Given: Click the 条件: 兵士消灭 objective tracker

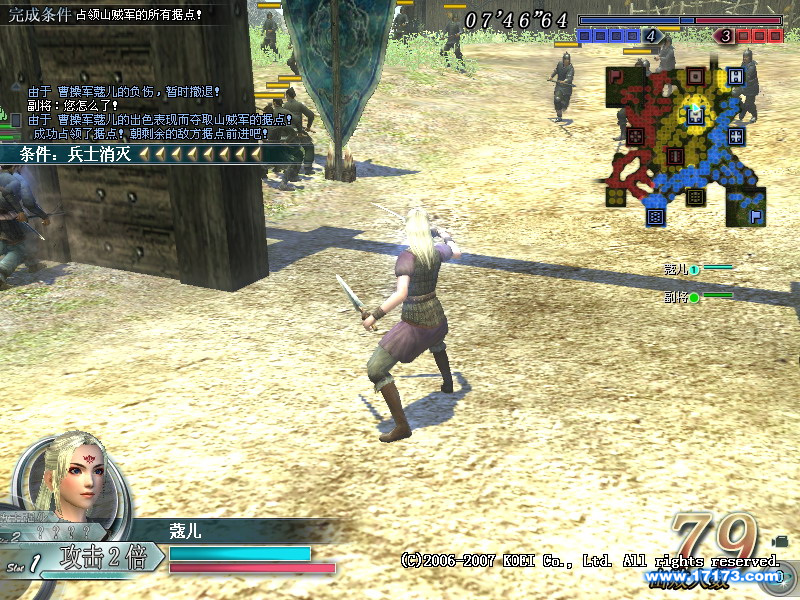Looking at the screenshot, I should click(x=140, y=154).
